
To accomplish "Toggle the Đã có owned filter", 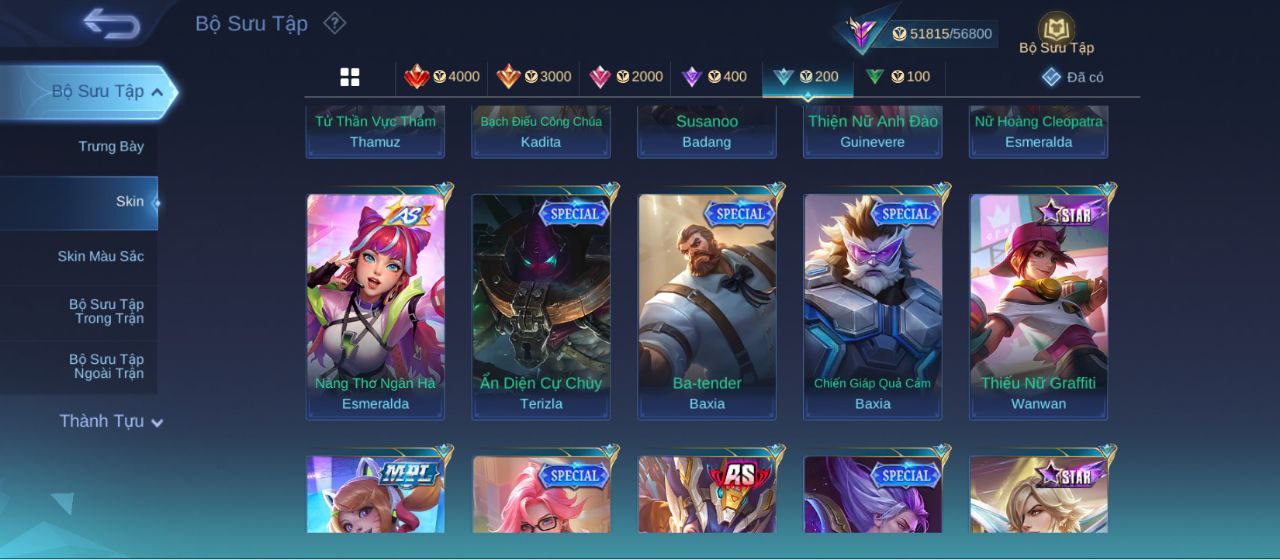I will pyautogui.click(x=1073, y=77).
